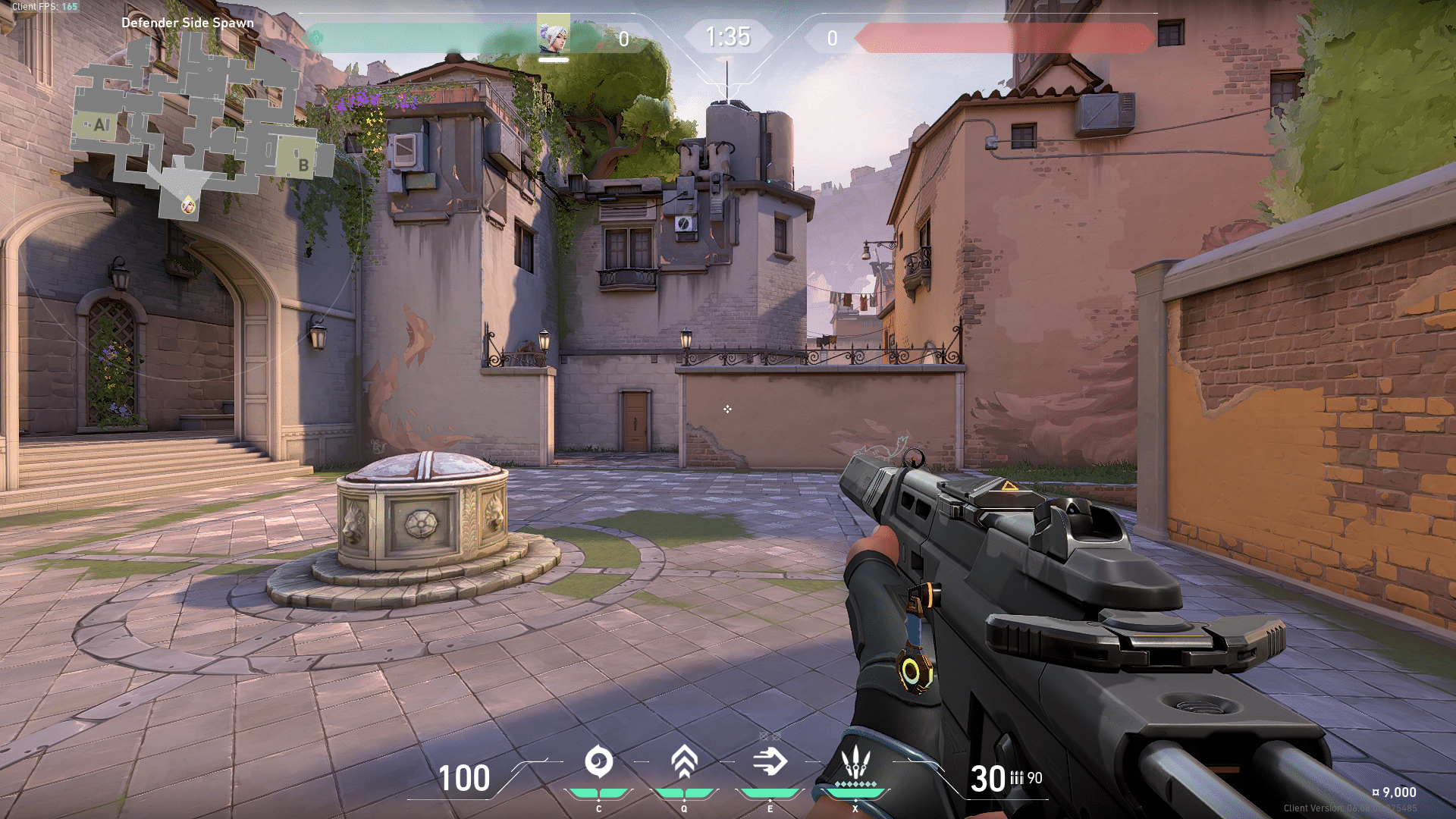This screenshot has height=819, width=1456.
Task: Select Jett's Tailwind ability icon above E key
Action: tap(770, 760)
